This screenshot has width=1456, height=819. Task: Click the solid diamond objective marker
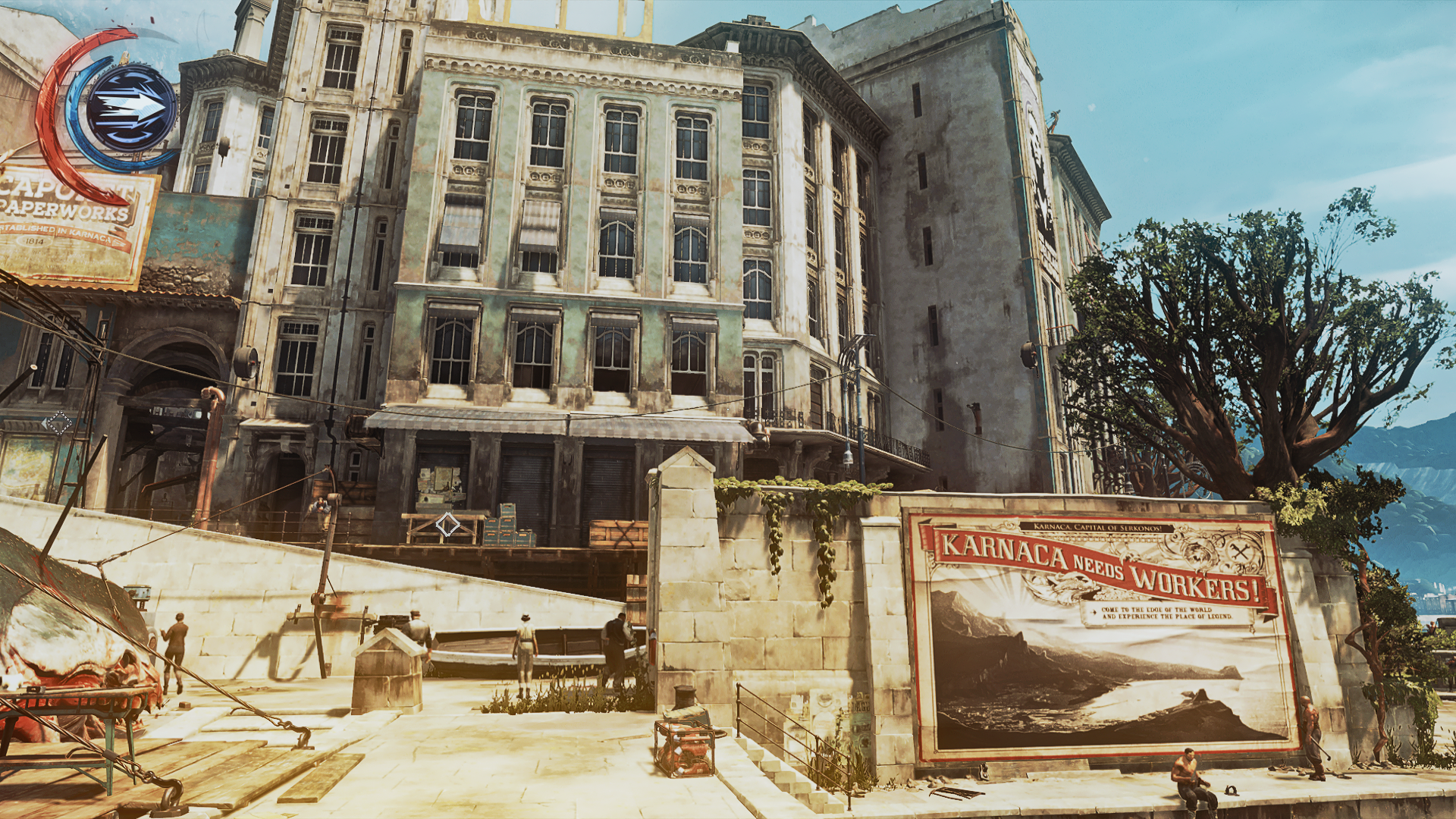point(447,524)
